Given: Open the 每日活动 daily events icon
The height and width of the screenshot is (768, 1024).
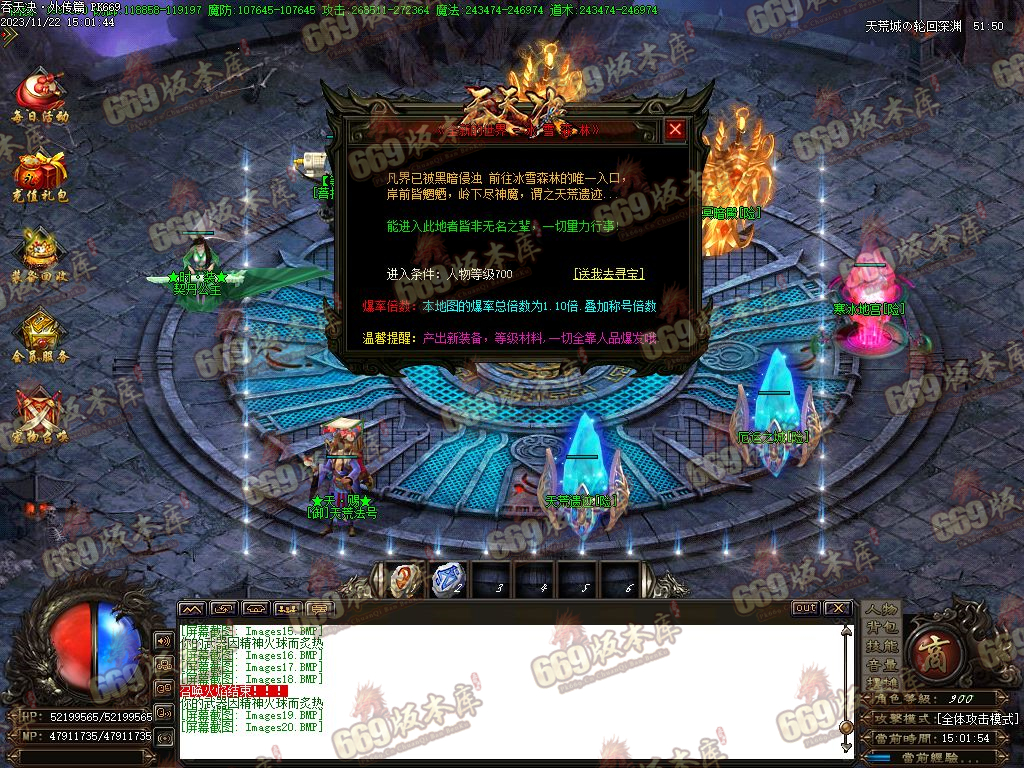Looking at the screenshot, I should [x=40, y=95].
